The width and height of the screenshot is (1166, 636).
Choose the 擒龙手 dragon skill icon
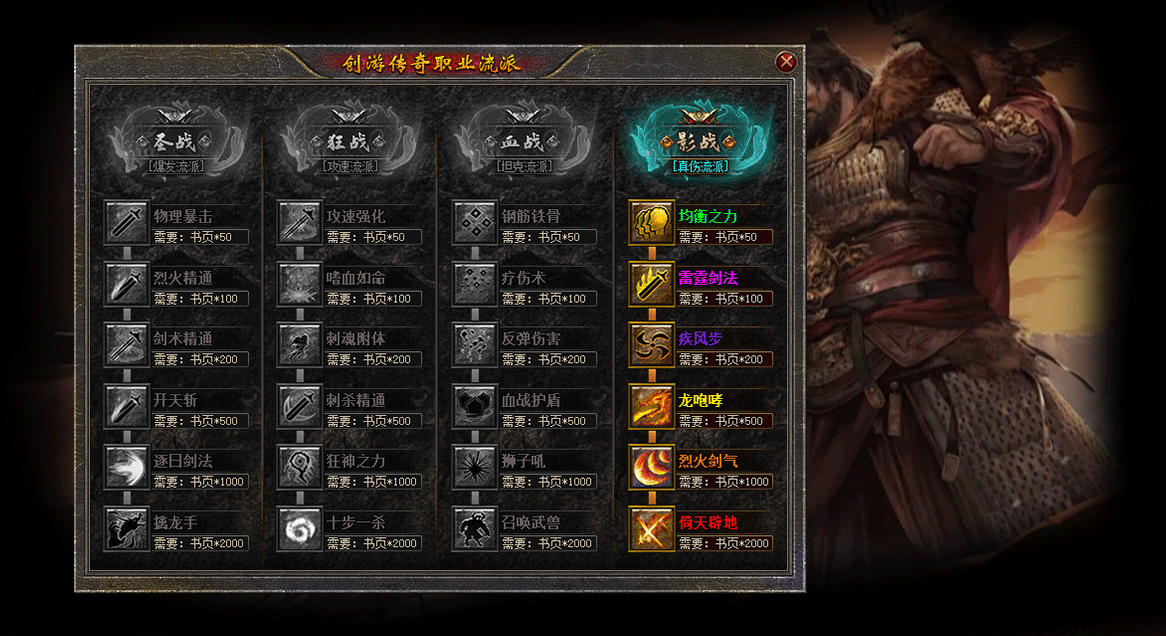(x=127, y=528)
